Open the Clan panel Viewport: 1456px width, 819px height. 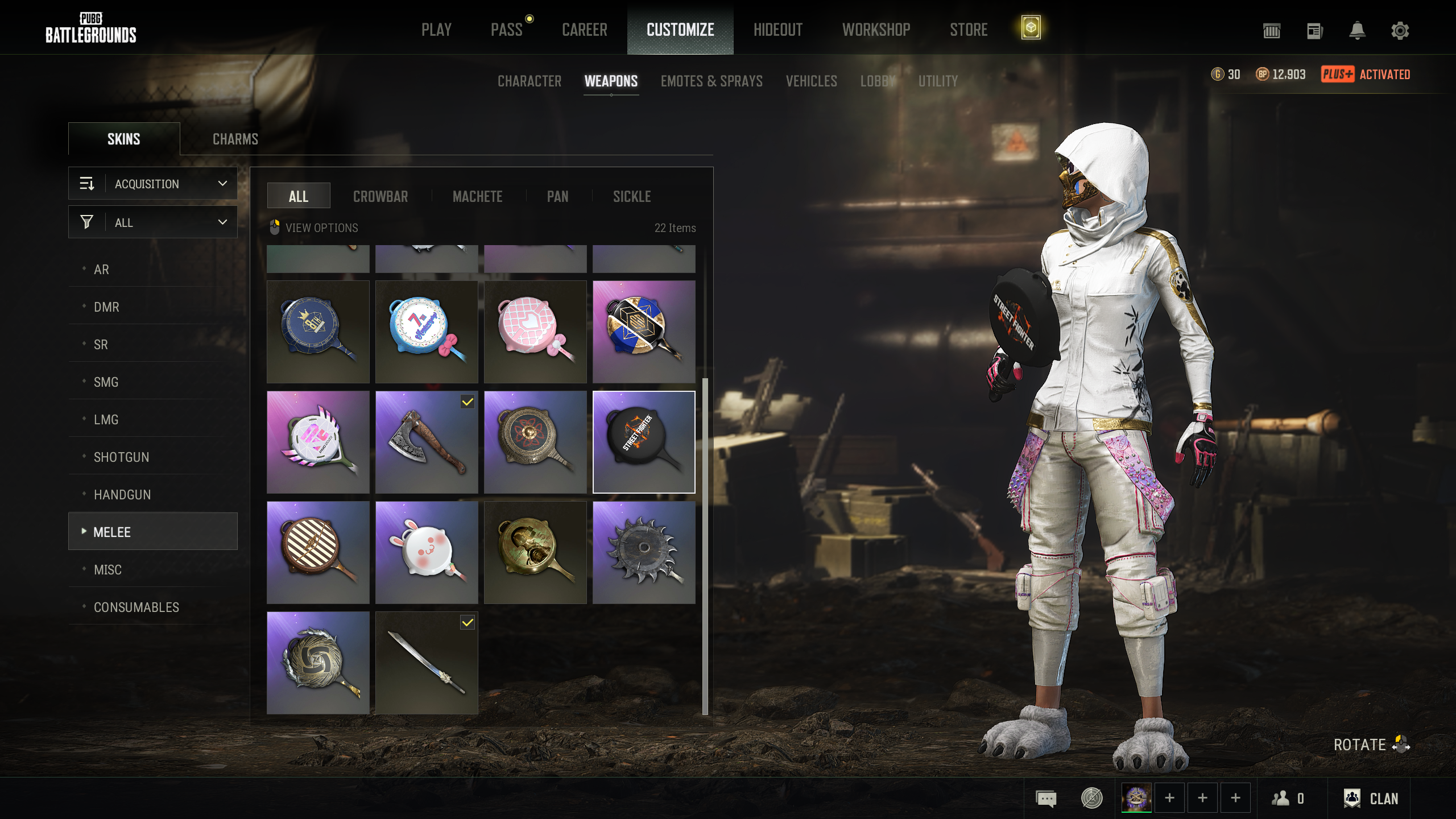point(1371,799)
